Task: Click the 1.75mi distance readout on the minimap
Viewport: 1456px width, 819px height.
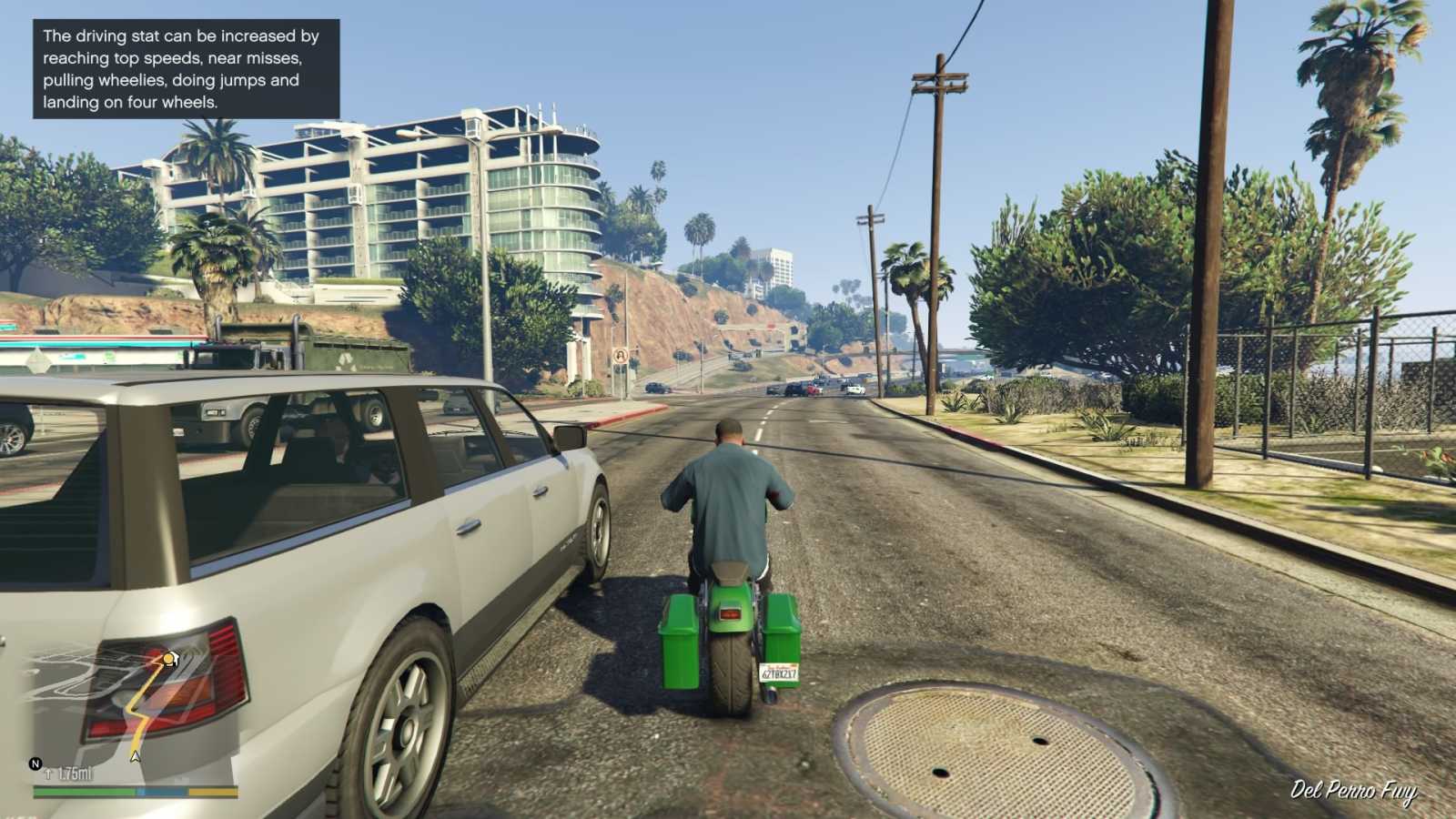Action: tap(74, 773)
